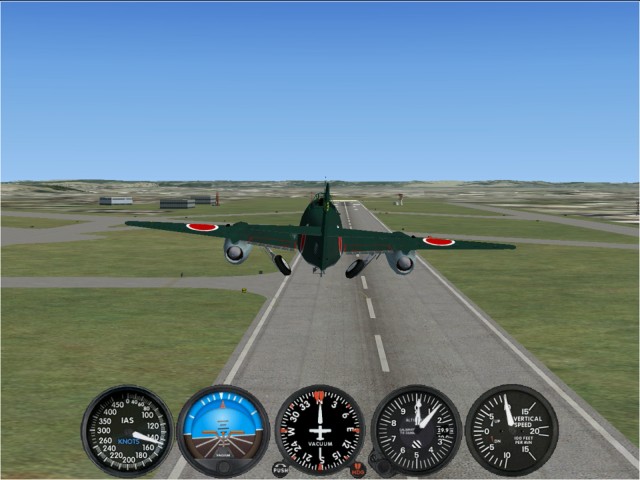This screenshot has width=640, height=480.
Task: Click the attitude indicator's bottom adjustment knob
Action: [223, 465]
